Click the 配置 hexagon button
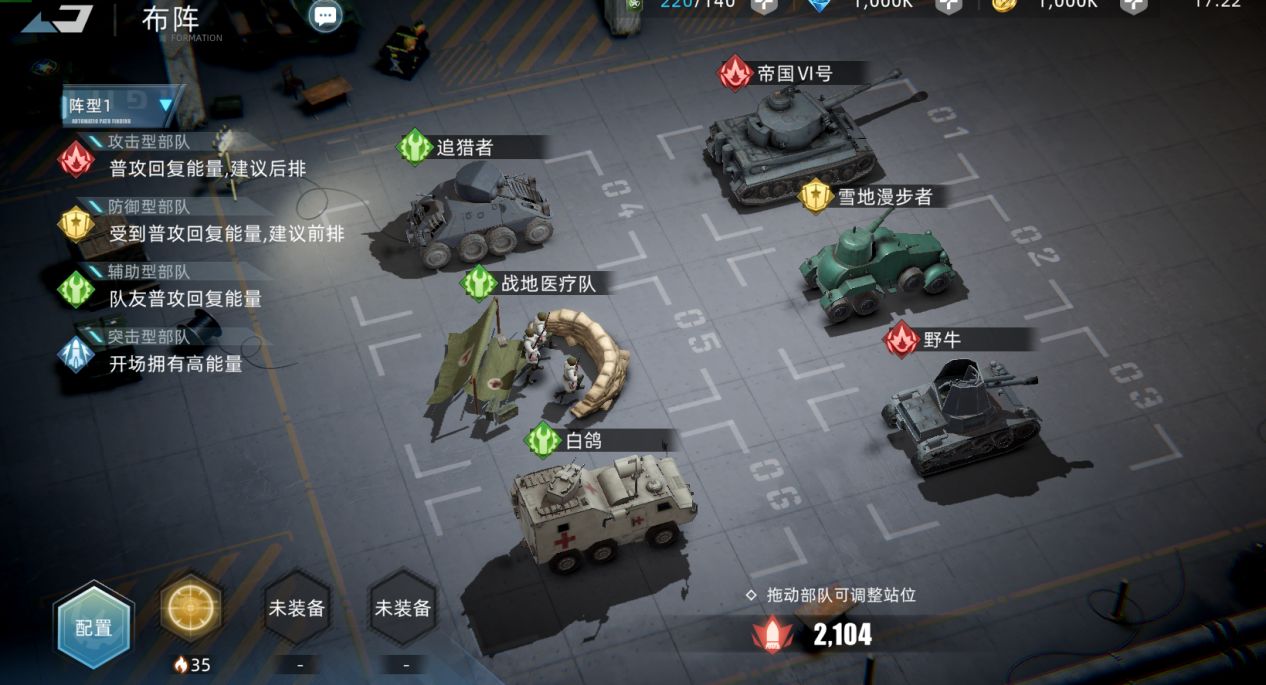Viewport: 1266px width, 685px height. (x=94, y=627)
